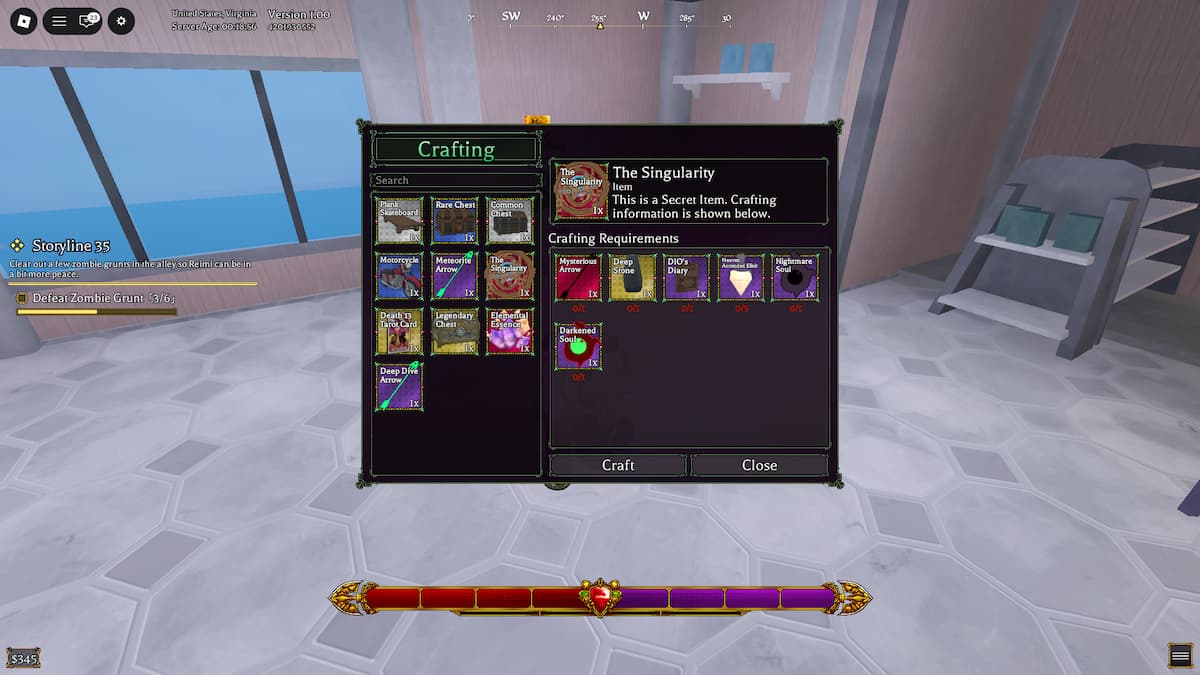Image resolution: width=1200 pixels, height=675 pixels.
Task: Pick the Death 13 Tarot Card recipe
Action: [399, 331]
